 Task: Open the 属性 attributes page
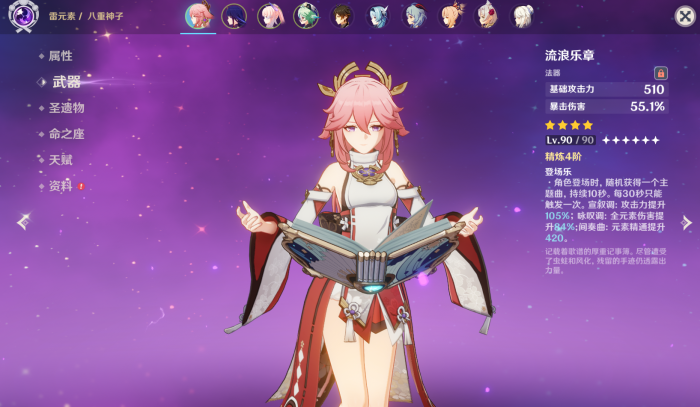[x=60, y=56]
